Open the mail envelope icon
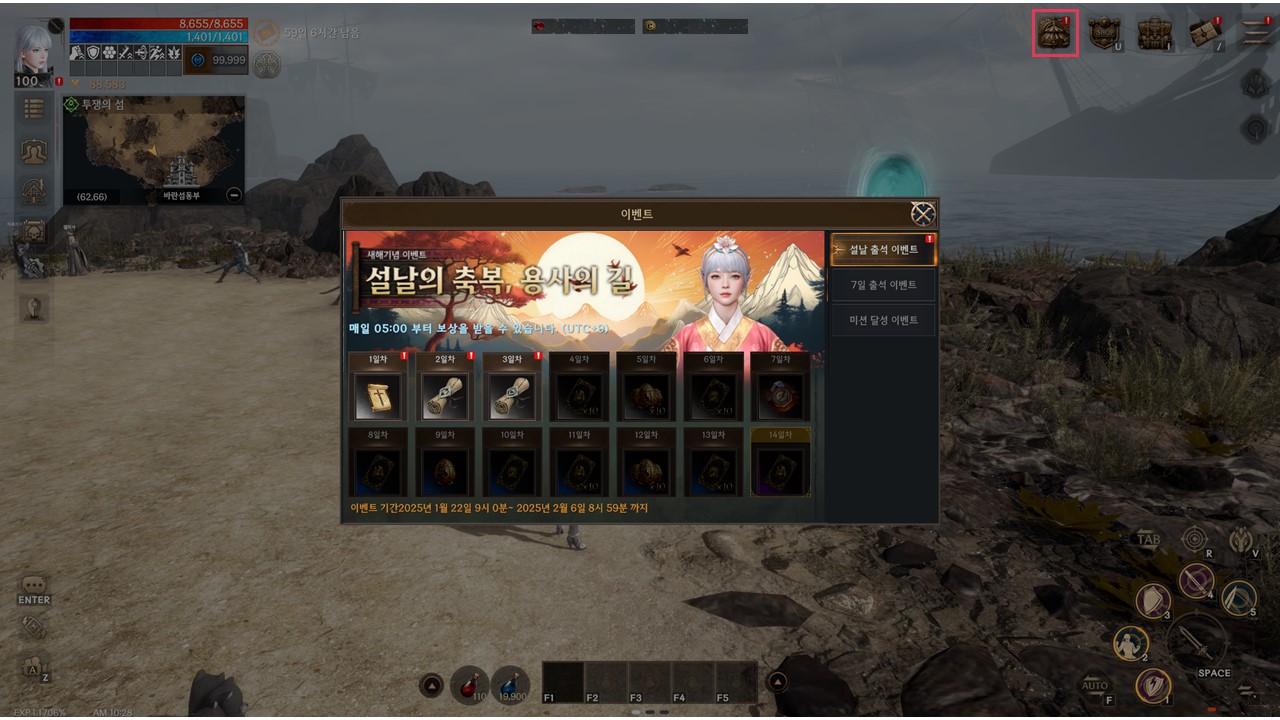The height and width of the screenshot is (720, 1280). click(1205, 33)
